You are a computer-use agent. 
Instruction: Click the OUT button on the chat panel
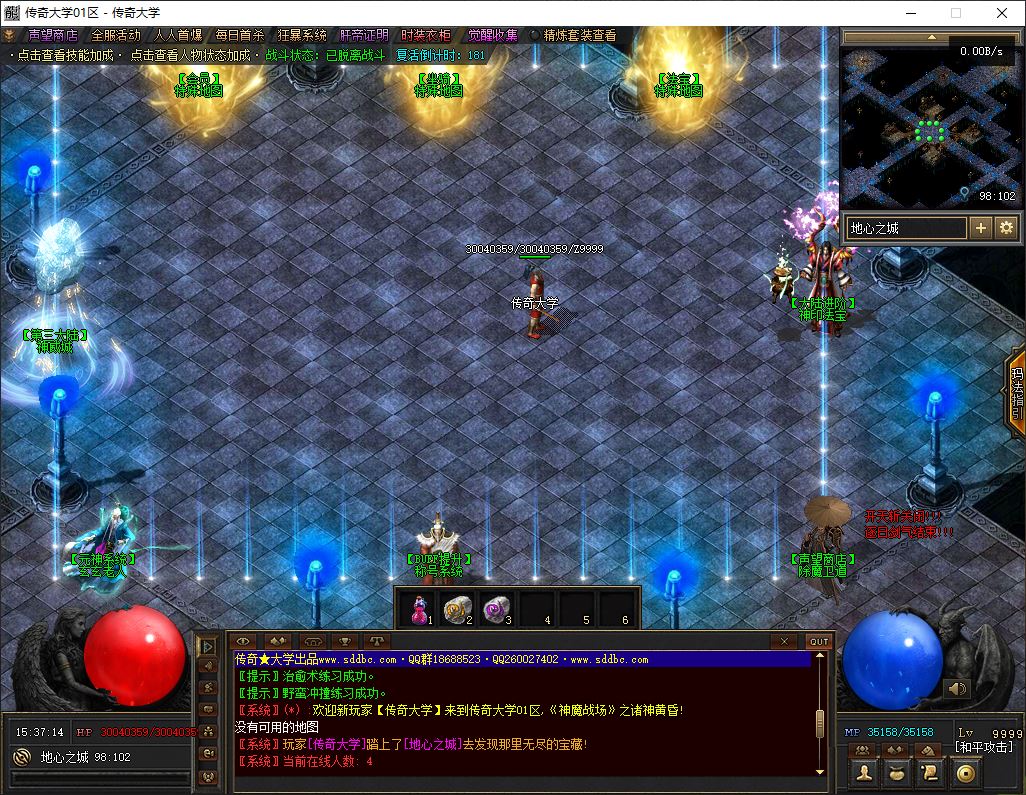[818, 641]
